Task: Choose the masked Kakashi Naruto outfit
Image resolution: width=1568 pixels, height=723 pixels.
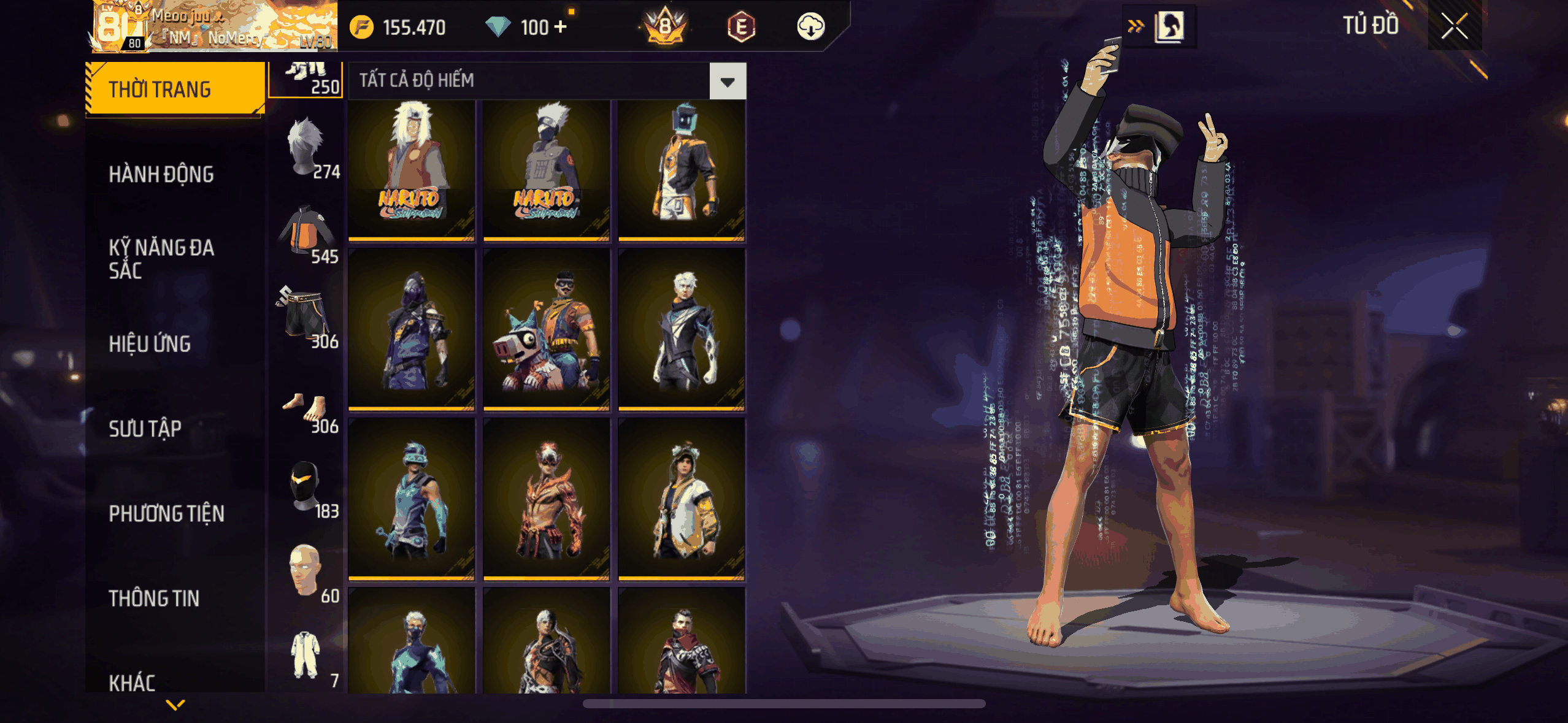Action: (x=546, y=170)
